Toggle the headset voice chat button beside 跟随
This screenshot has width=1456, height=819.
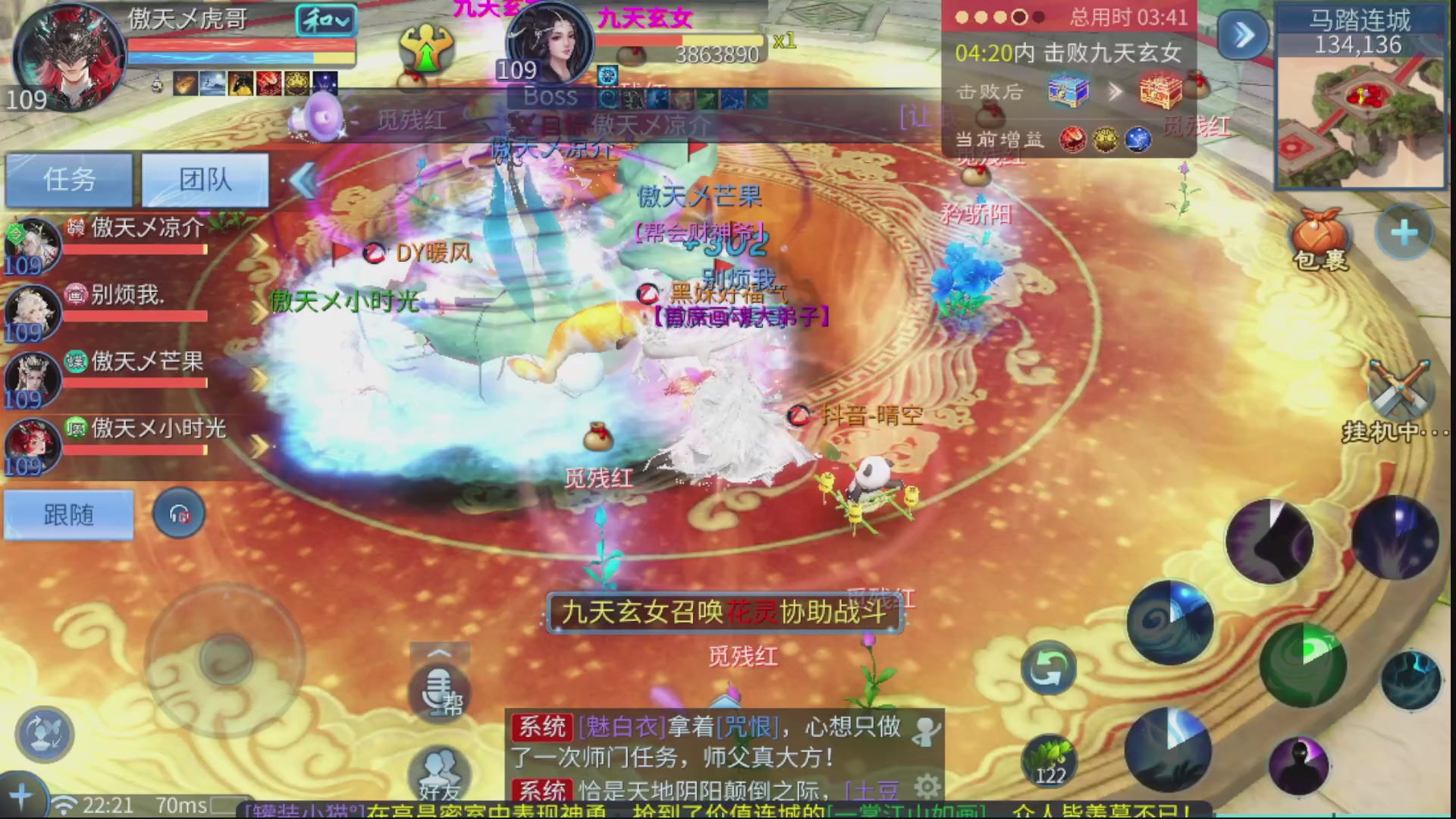(x=179, y=514)
